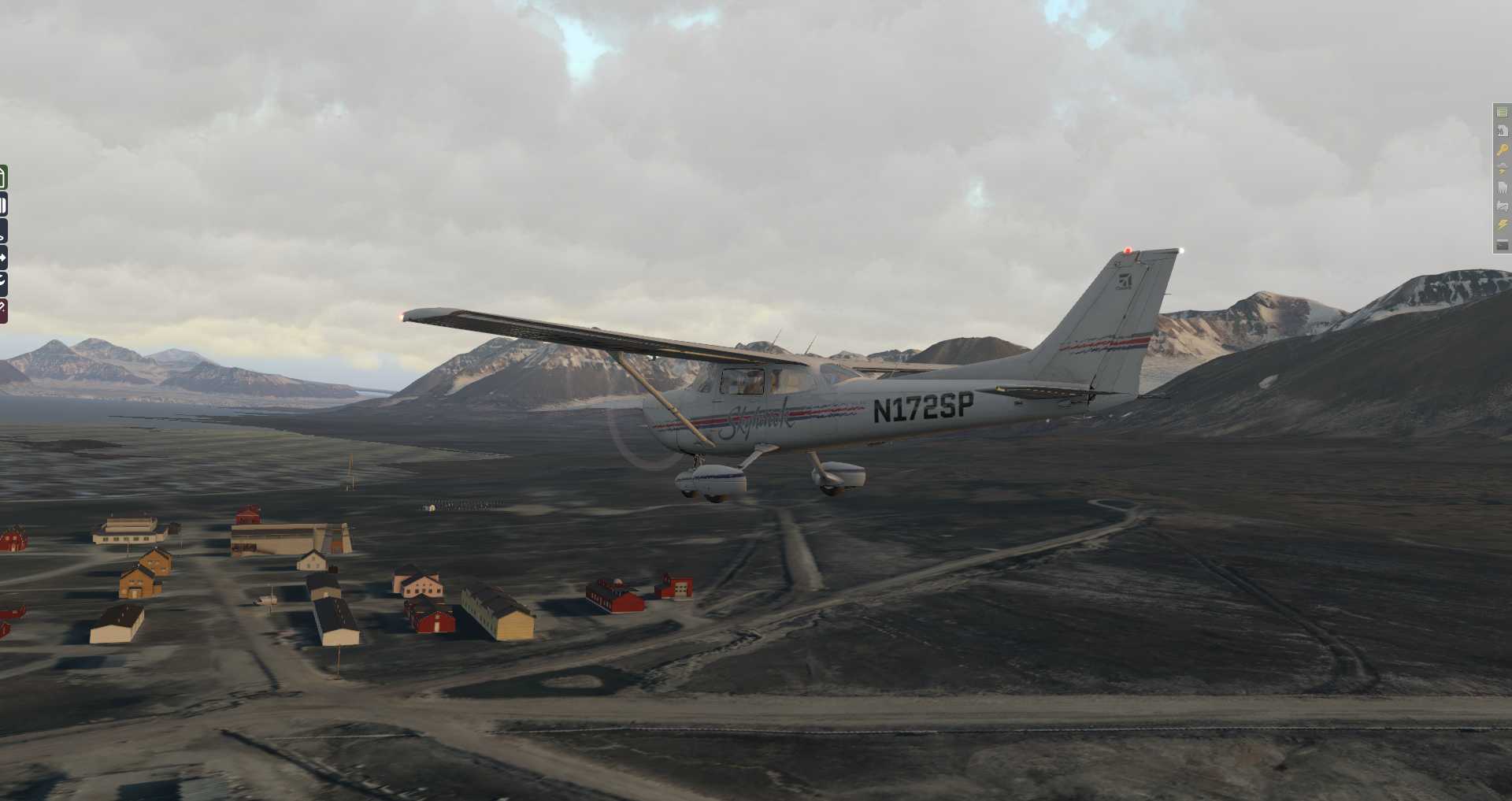Open the maroon icon at sidebar bottom
The width and height of the screenshot is (1512, 801).
point(3,310)
